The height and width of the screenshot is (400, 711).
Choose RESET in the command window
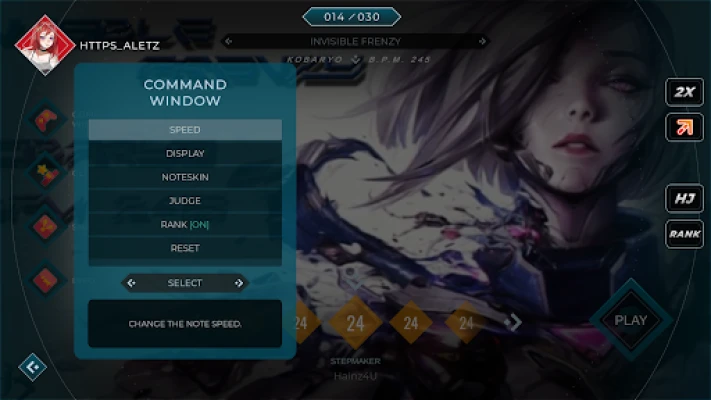(185, 248)
